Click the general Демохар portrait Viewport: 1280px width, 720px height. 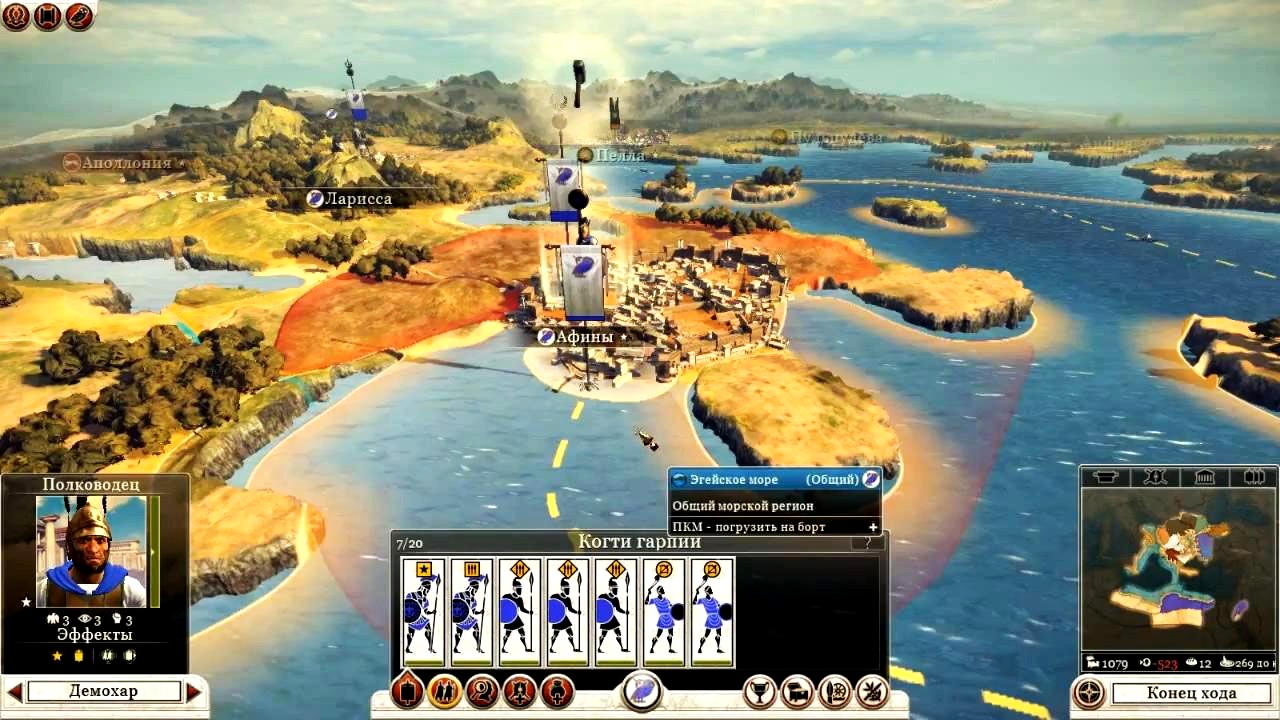(91, 552)
